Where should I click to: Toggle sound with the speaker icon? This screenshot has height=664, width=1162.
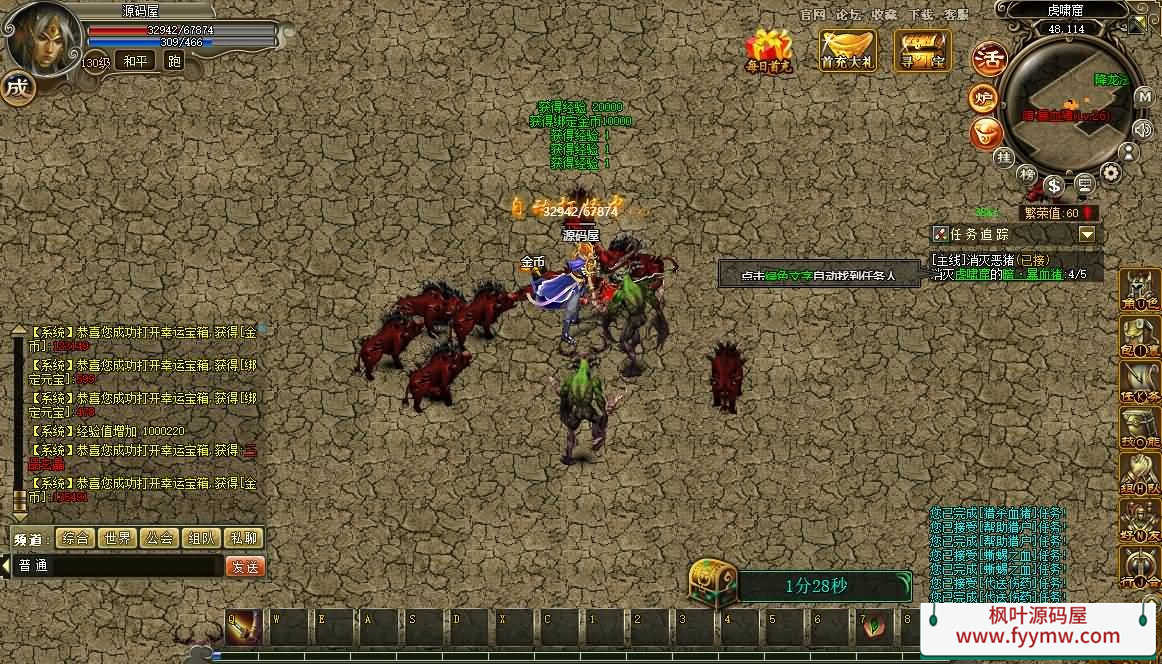[x=1143, y=128]
